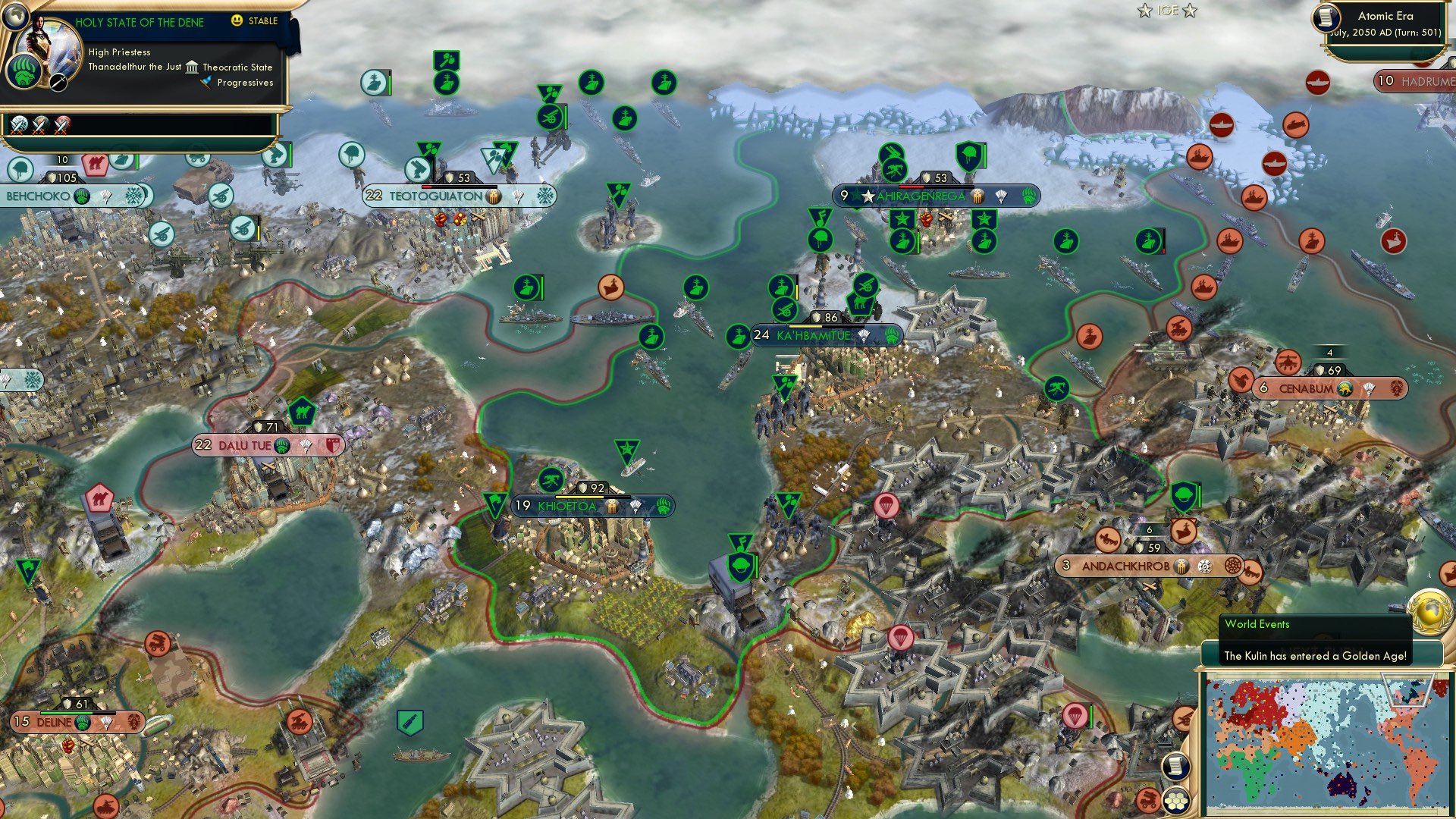Click the STABLE happiness smiley indicator
Screen dimensions: 1456x819
click(x=237, y=21)
